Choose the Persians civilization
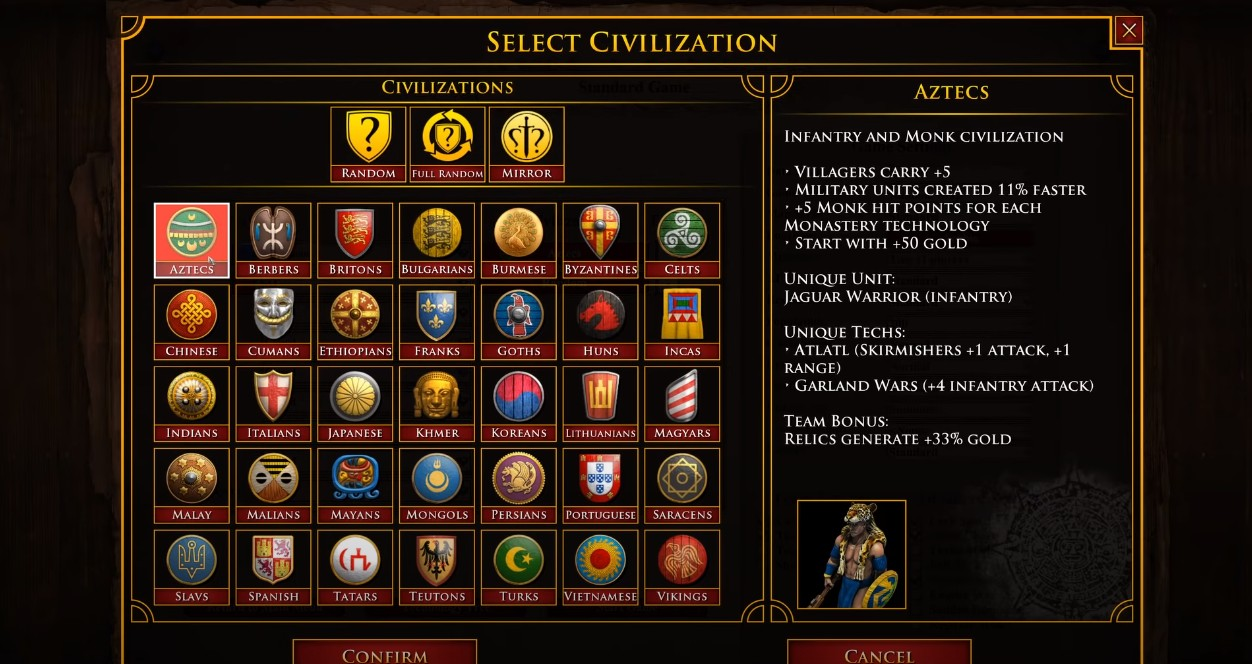 (519, 486)
